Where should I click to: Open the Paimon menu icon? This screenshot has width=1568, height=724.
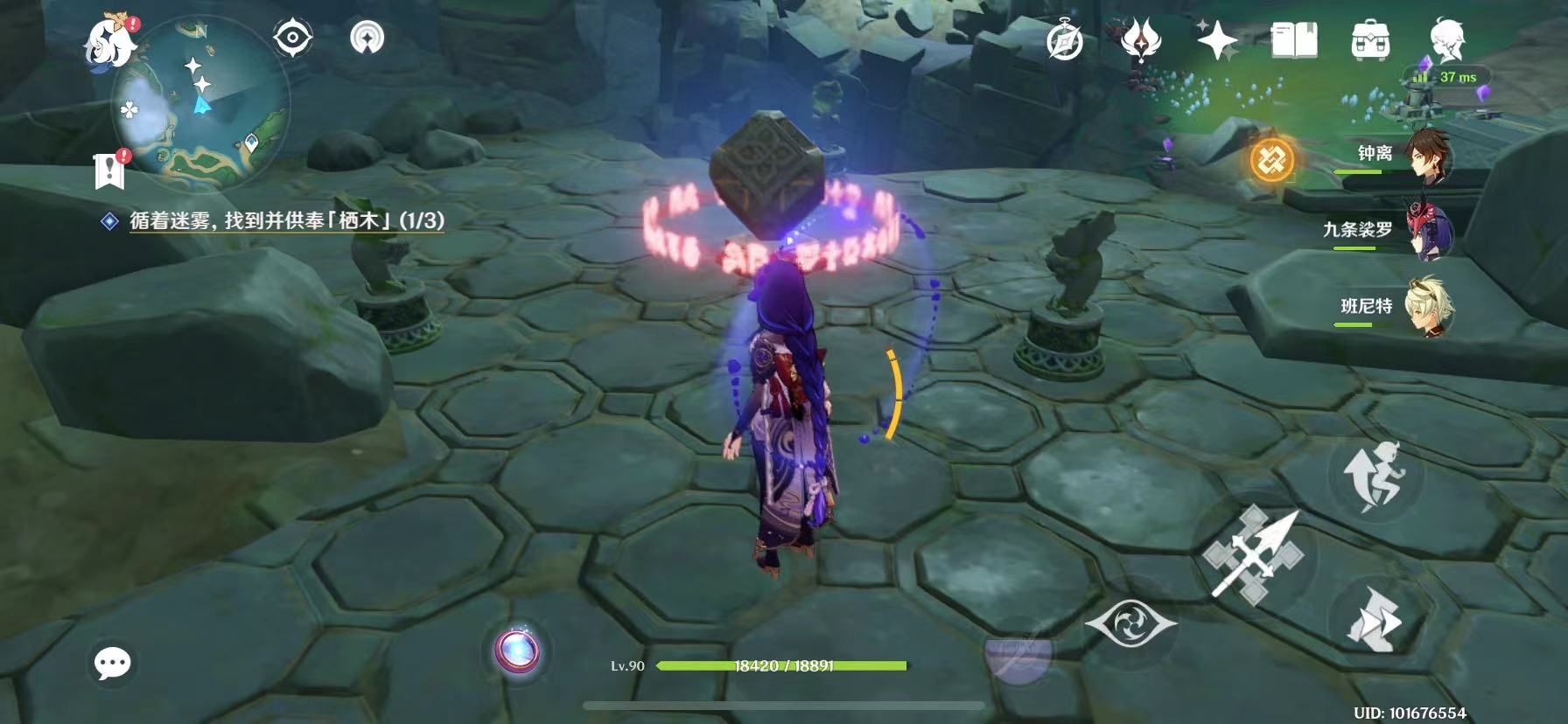coord(112,41)
